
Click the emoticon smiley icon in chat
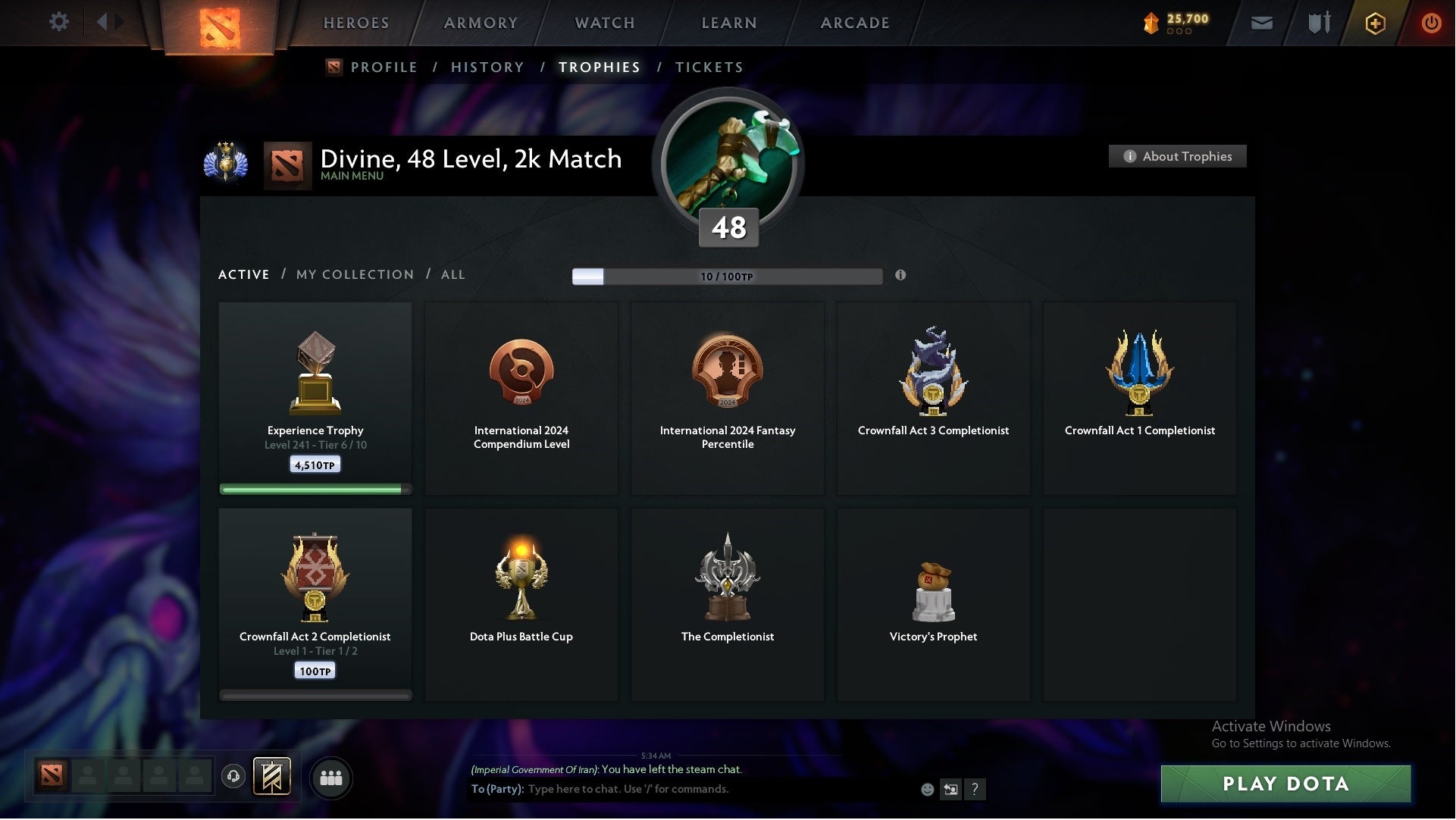click(928, 789)
